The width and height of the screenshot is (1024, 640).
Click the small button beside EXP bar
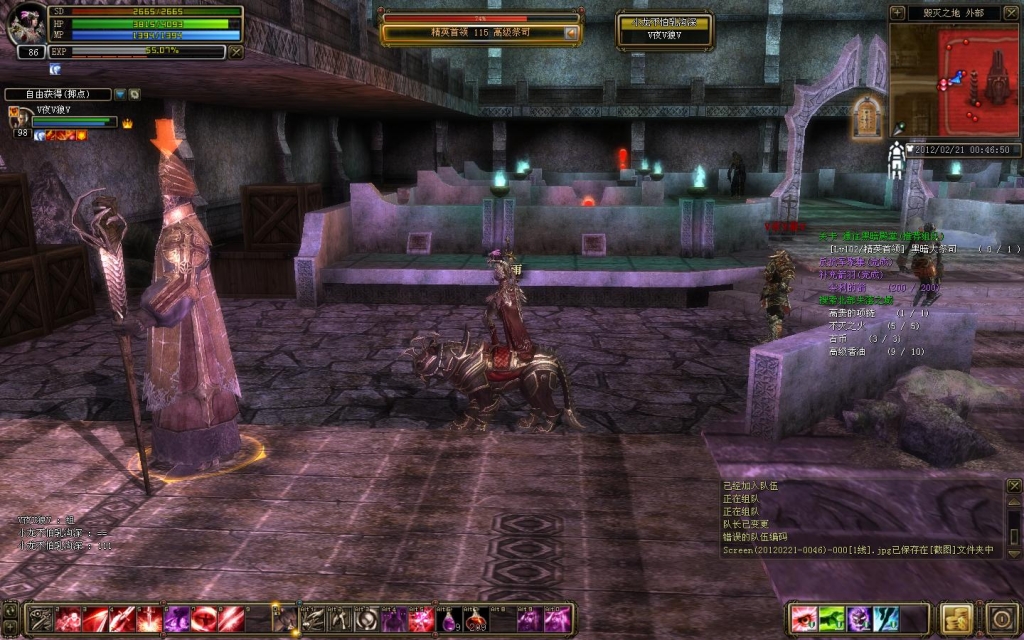pos(235,51)
